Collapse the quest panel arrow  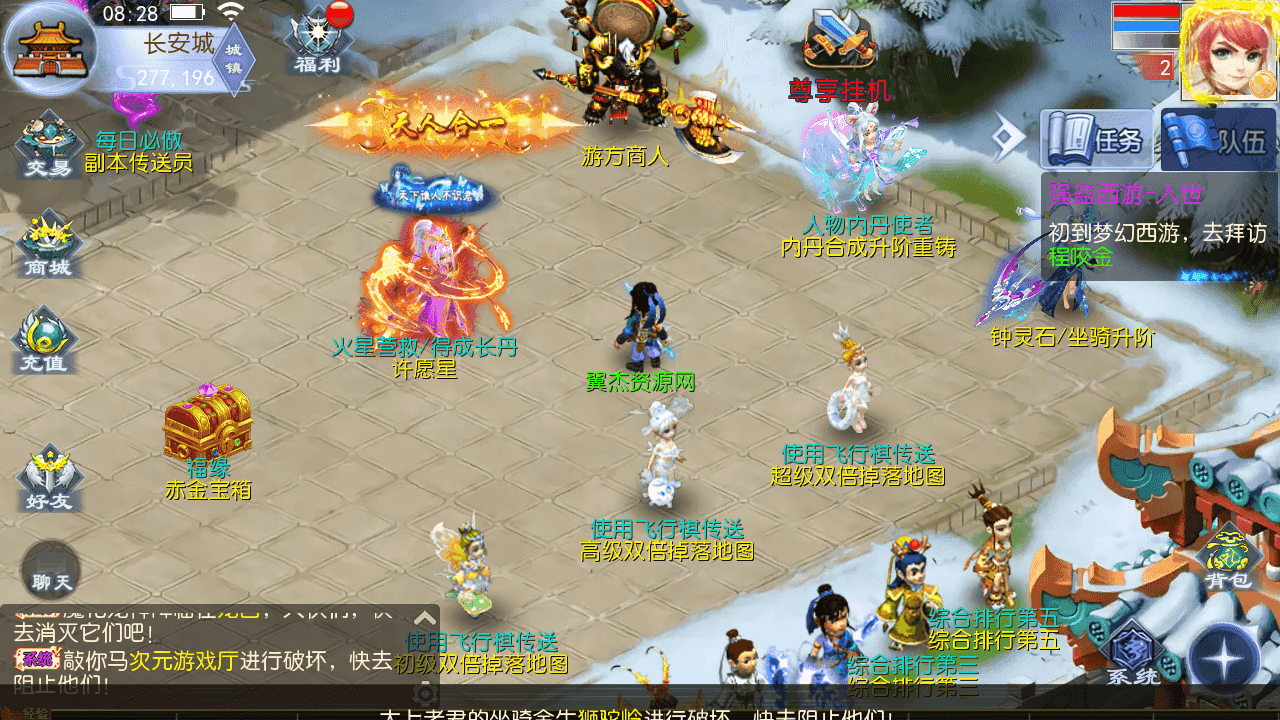pyautogui.click(x=1004, y=135)
